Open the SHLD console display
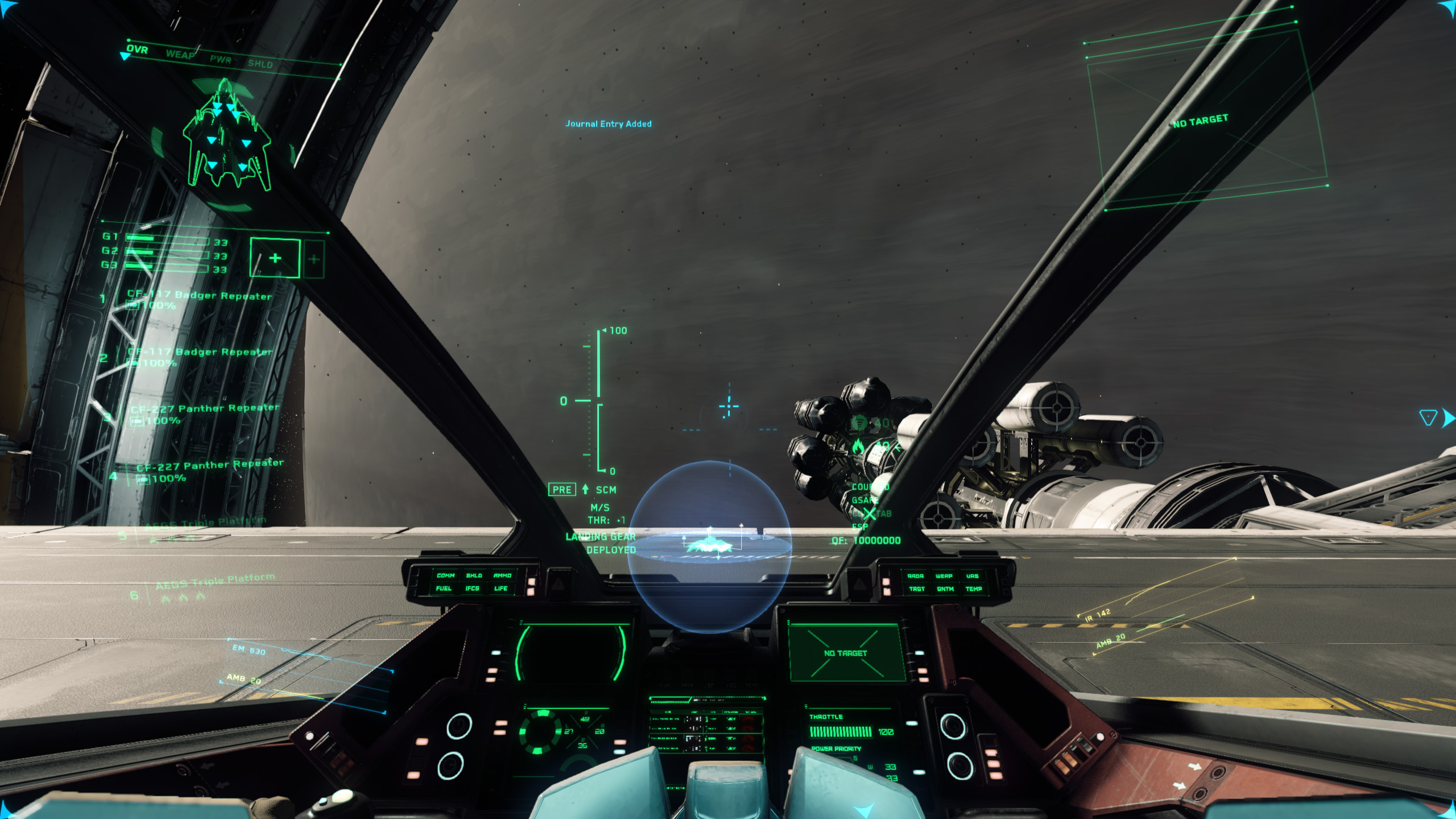The image size is (1456, 819). coord(474,575)
